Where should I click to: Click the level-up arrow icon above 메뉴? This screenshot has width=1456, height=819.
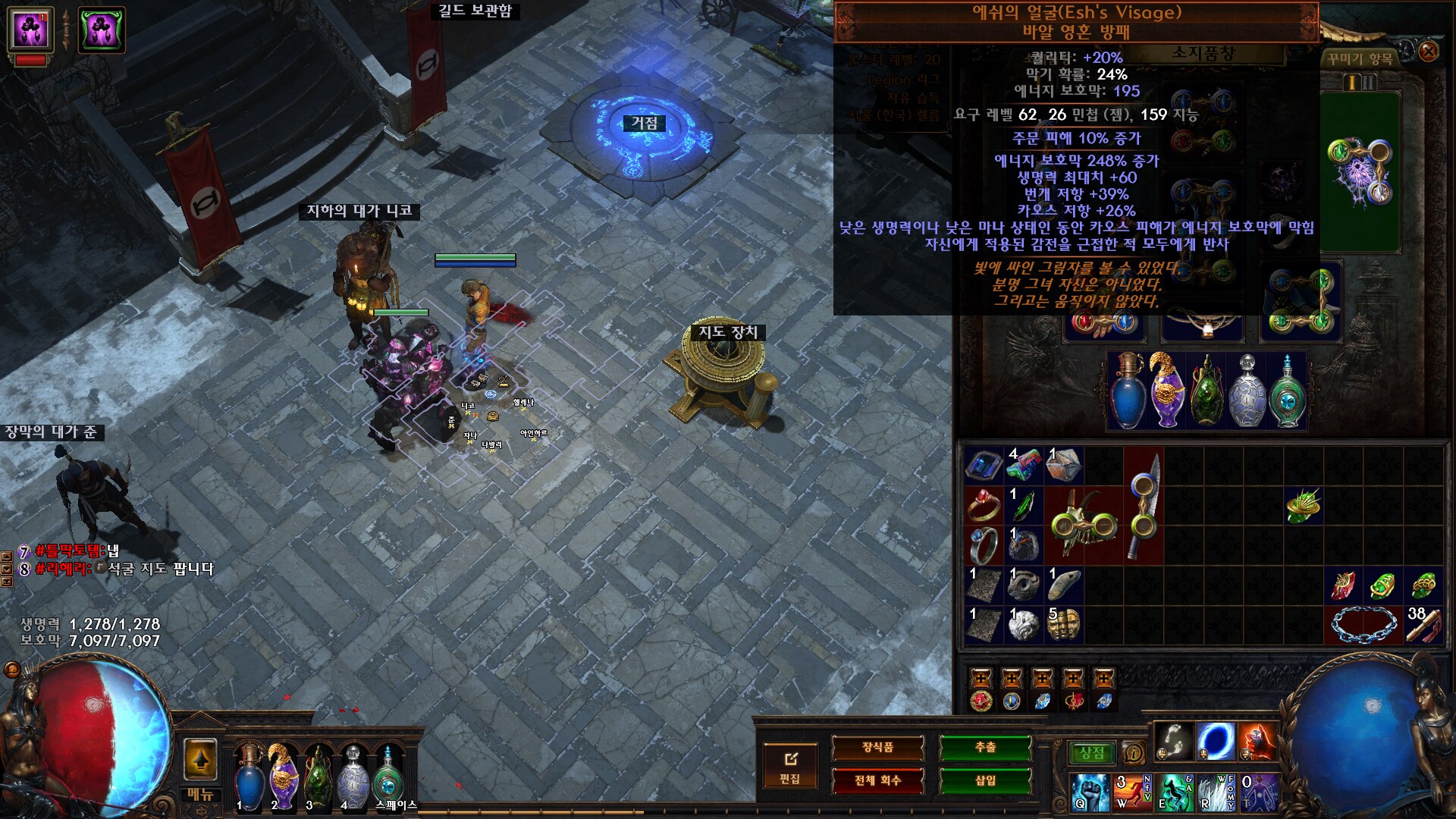click(200, 759)
